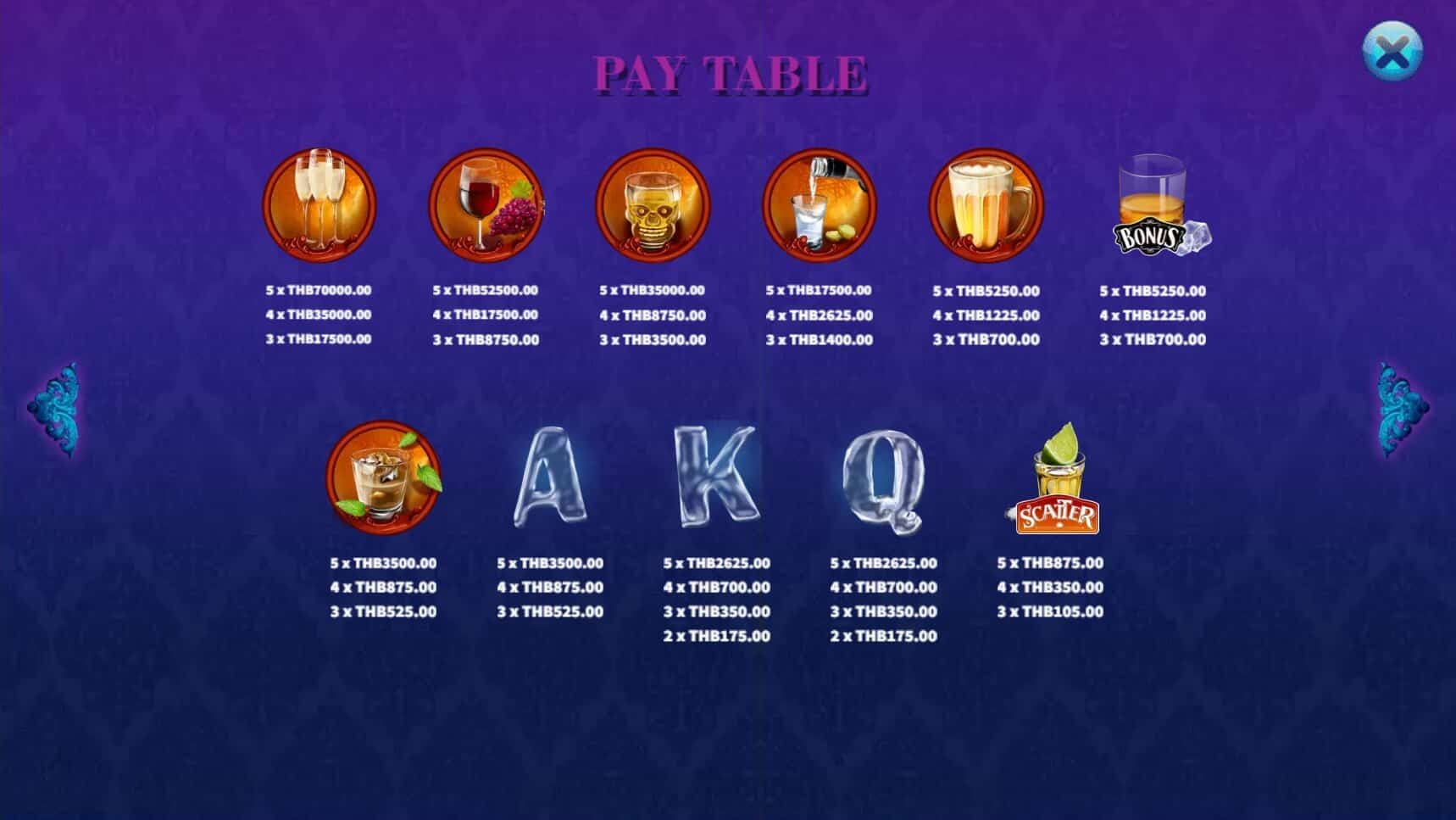Click the red wine and grapes symbol

pyautogui.click(x=486, y=204)
